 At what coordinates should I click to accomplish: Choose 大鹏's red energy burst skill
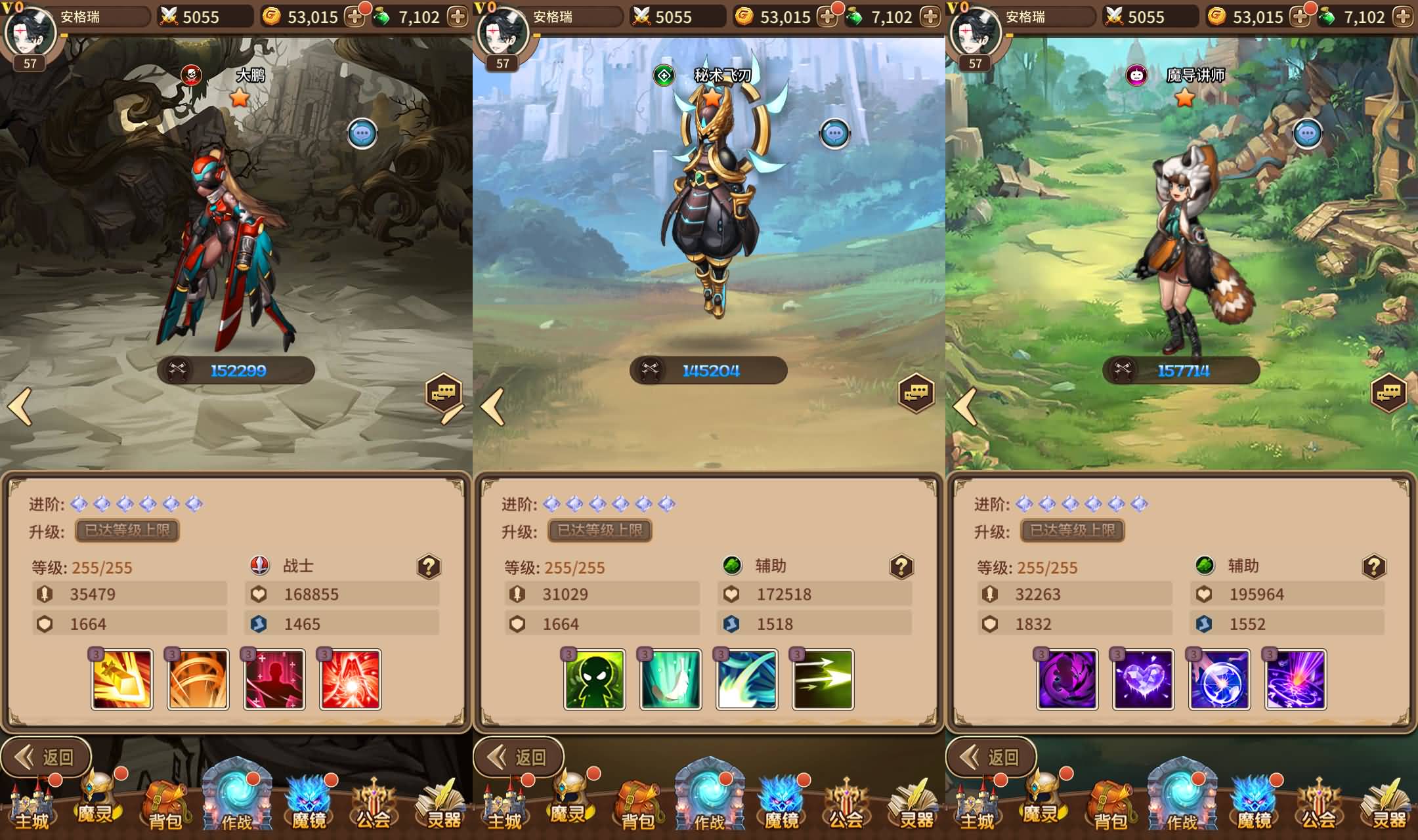point(351,680)
